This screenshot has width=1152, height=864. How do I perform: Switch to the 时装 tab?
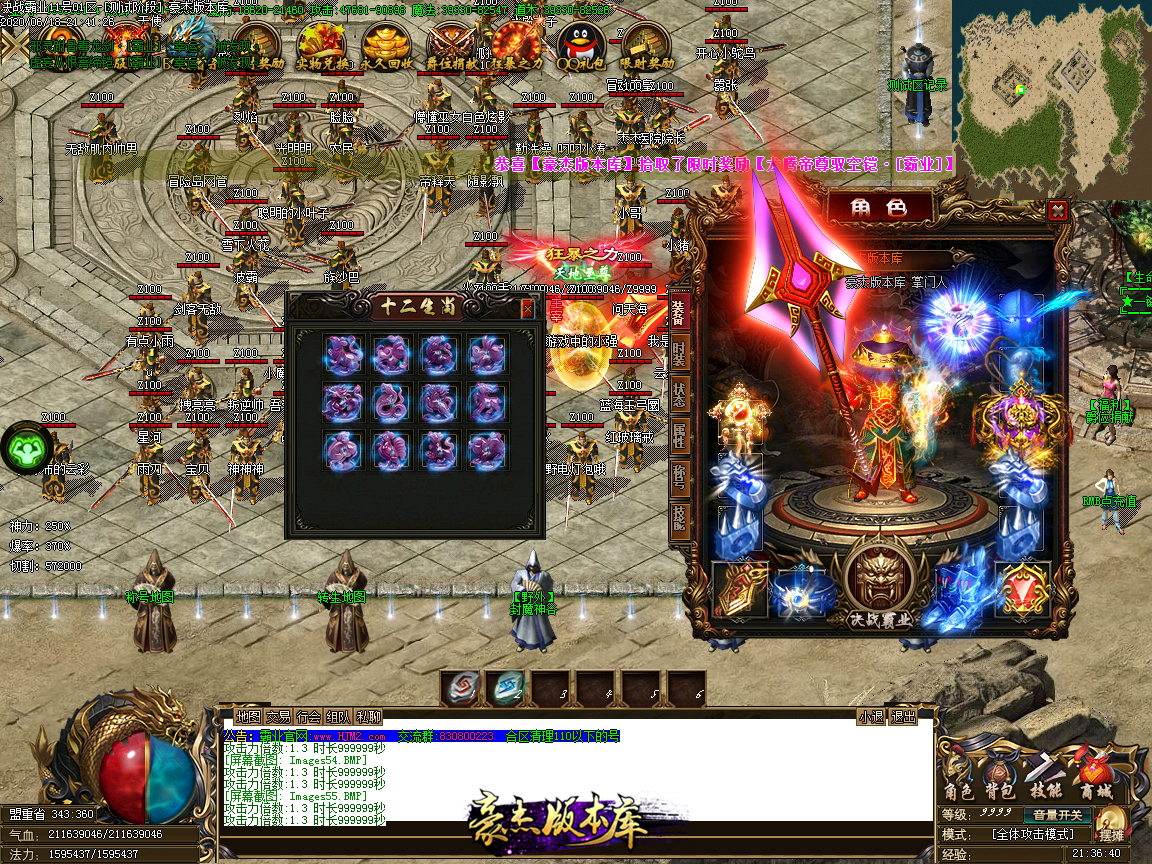click(679, 353)
